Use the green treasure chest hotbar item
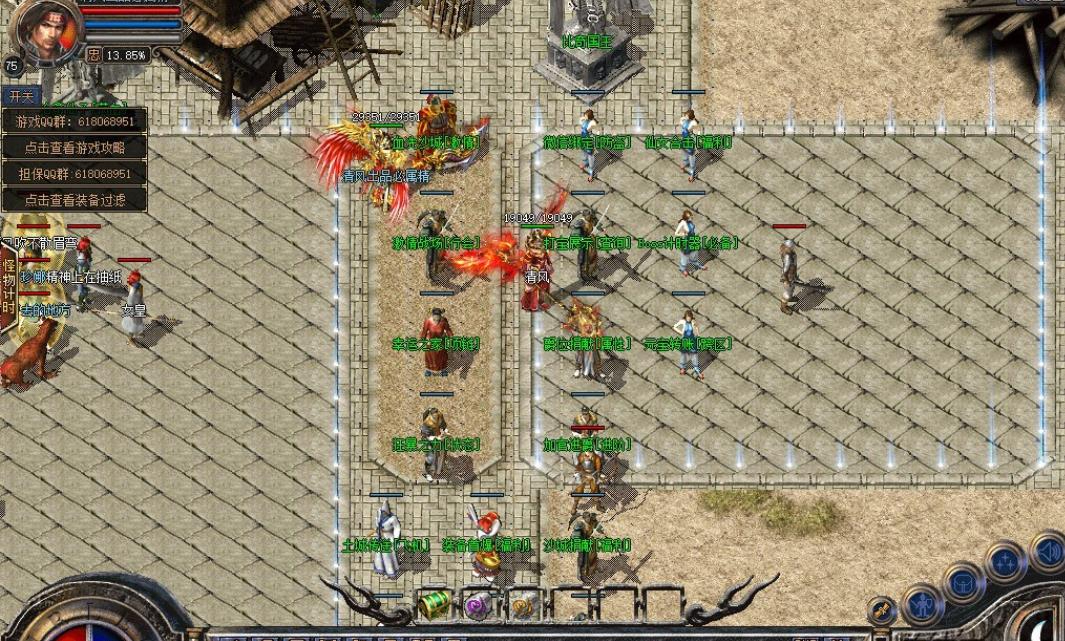Image resolution: width=1065 pixels, height=641 pixels. coord(433,604)
